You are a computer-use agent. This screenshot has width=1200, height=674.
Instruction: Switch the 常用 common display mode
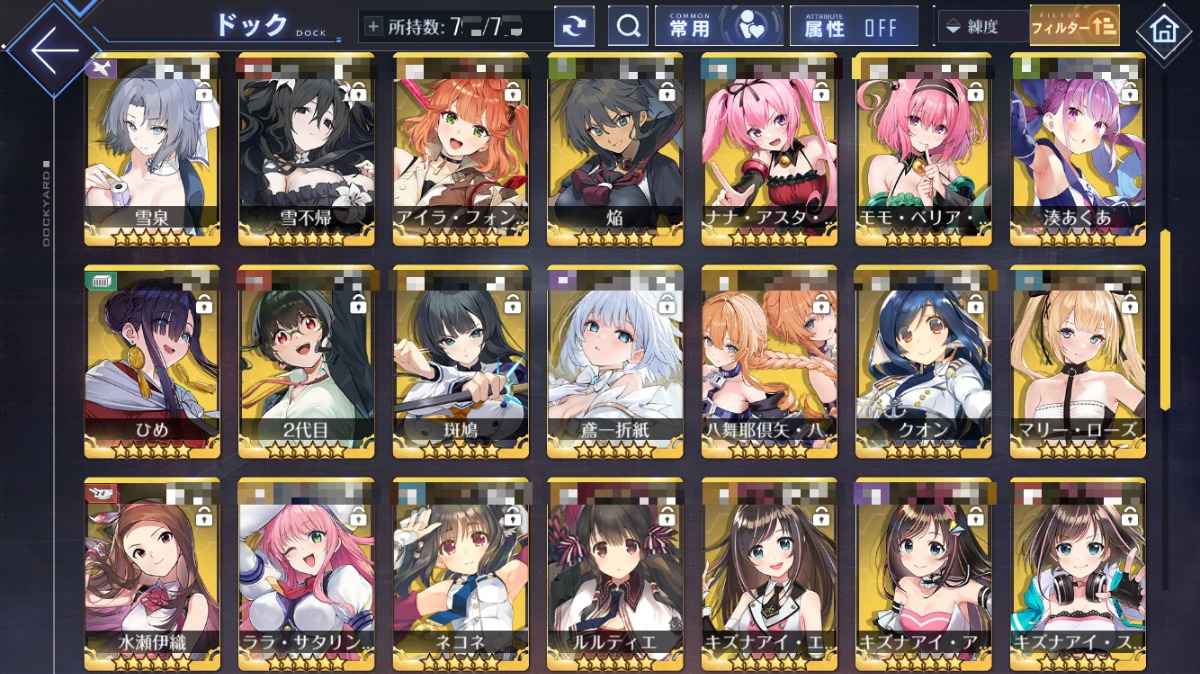coord(718,27)
